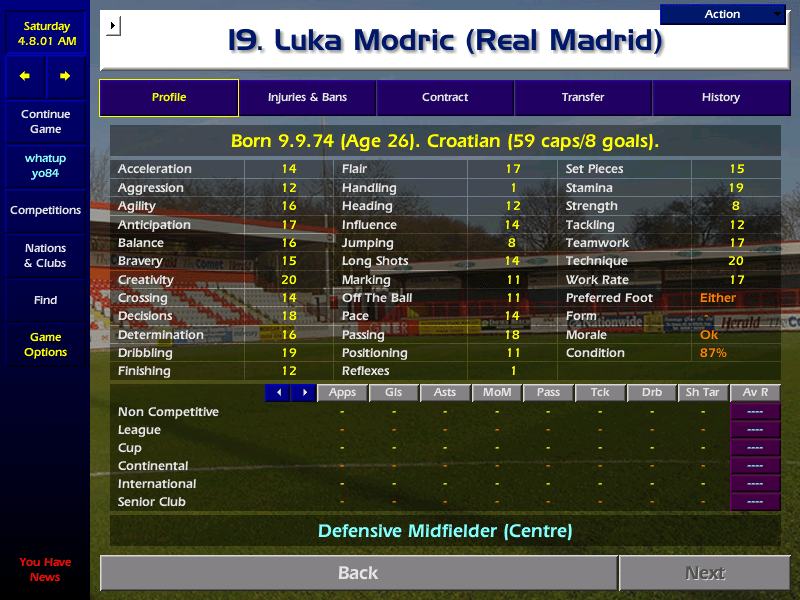Viewport: 800px width, 600px height.
Task: Show previous stats columns with left arrow
Action: [x=278, y=393]
